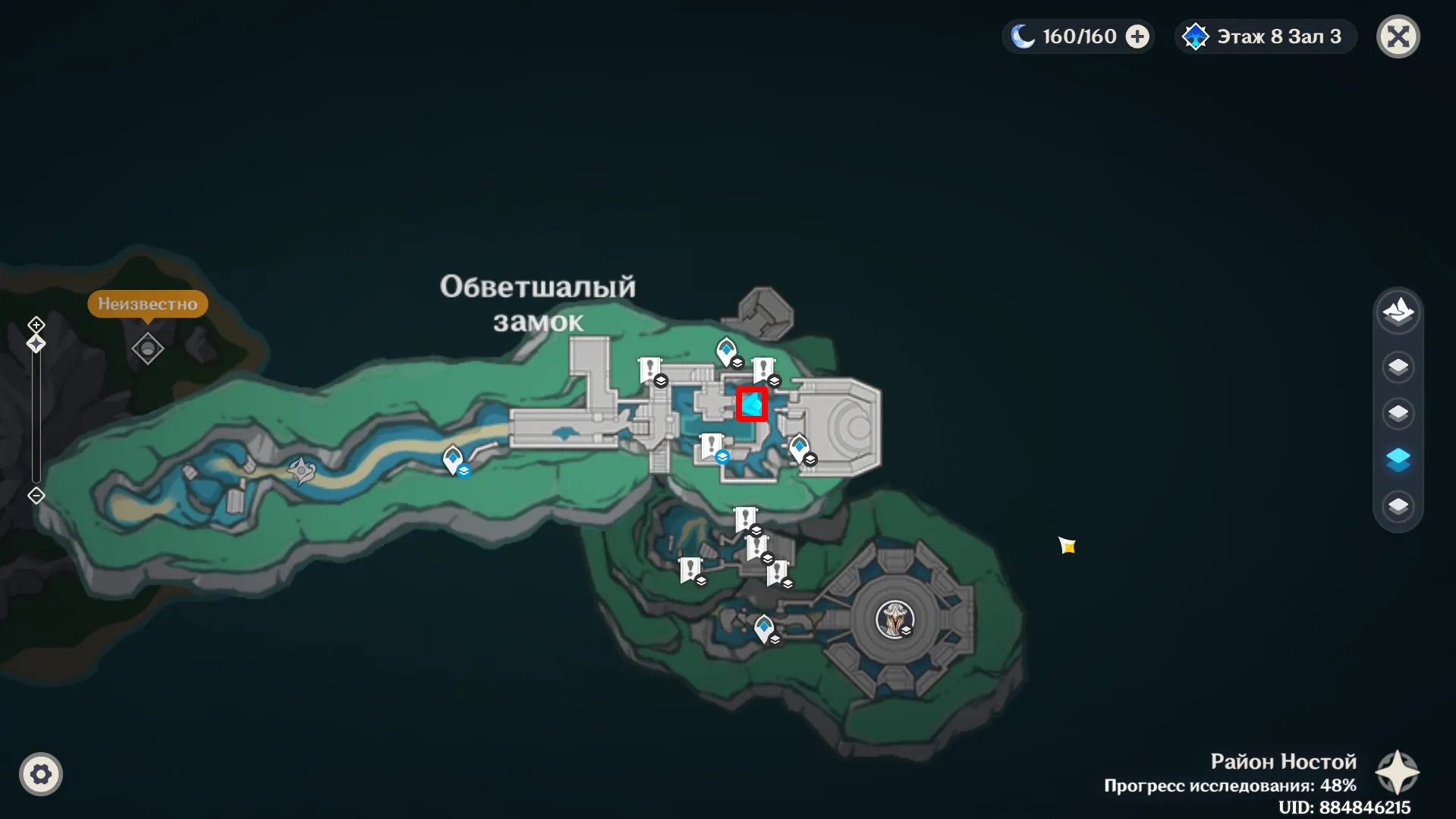This screenshot has height=819, width=1456.
Task: Close the map with the X button
Action: (1398, 36)
